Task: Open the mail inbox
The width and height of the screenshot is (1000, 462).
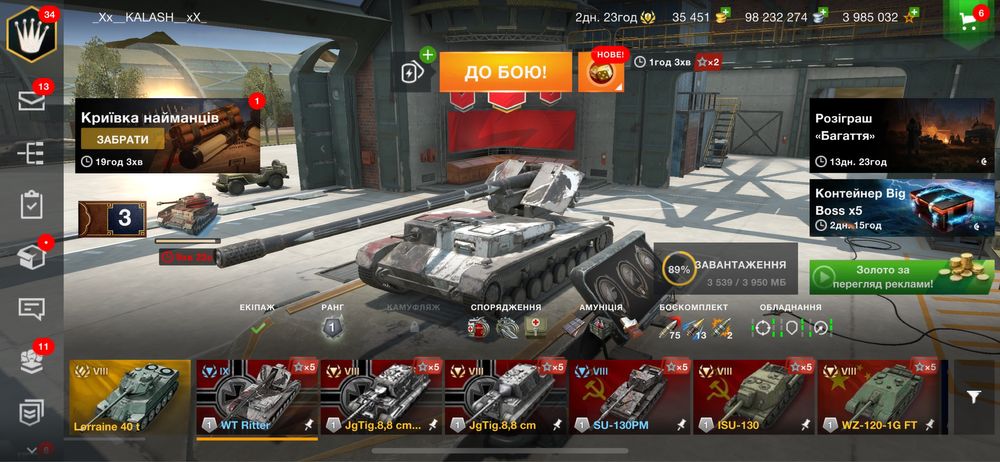Action: click(x=32, y=100)
